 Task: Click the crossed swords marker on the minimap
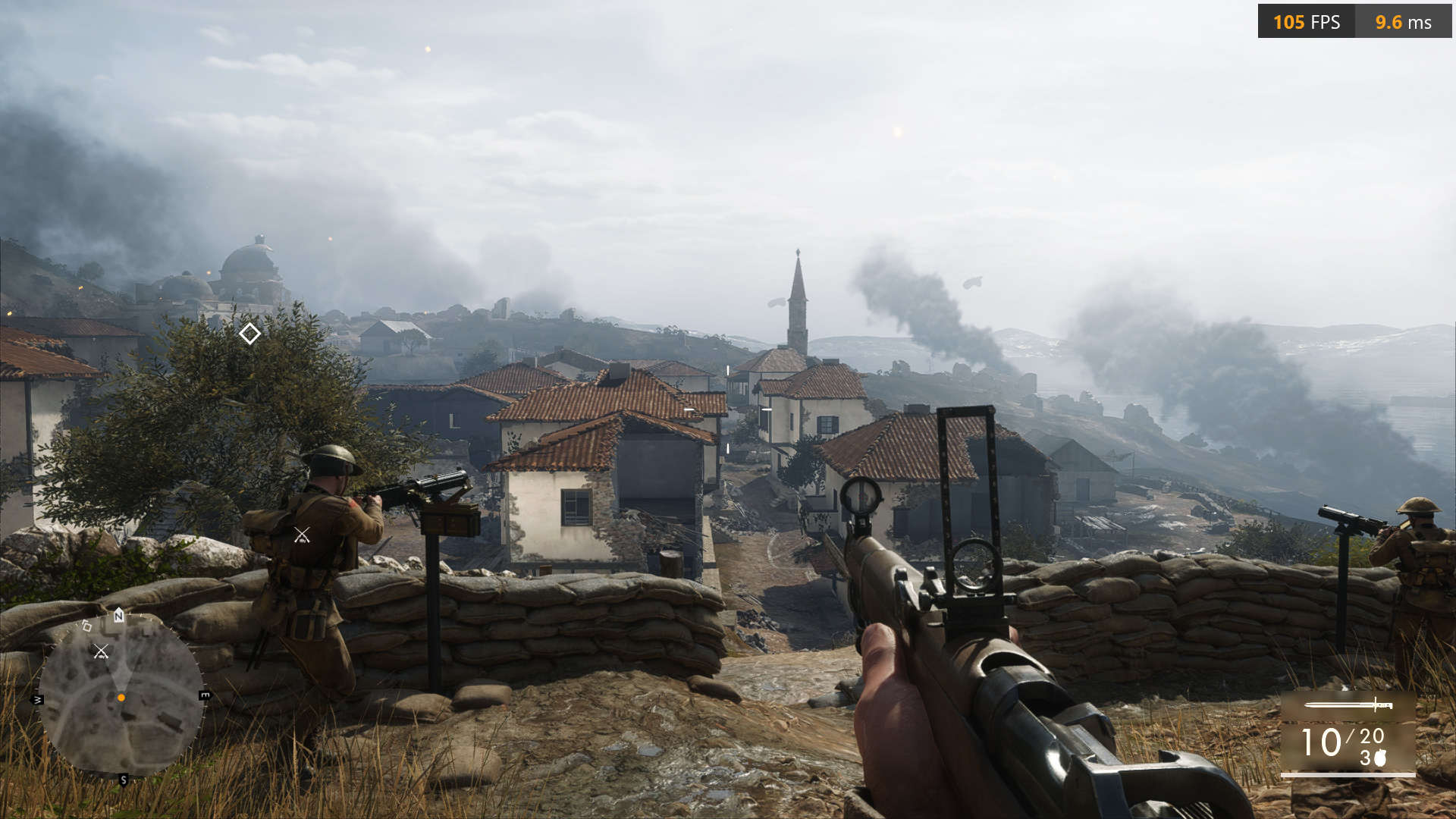tap(101, 651)
